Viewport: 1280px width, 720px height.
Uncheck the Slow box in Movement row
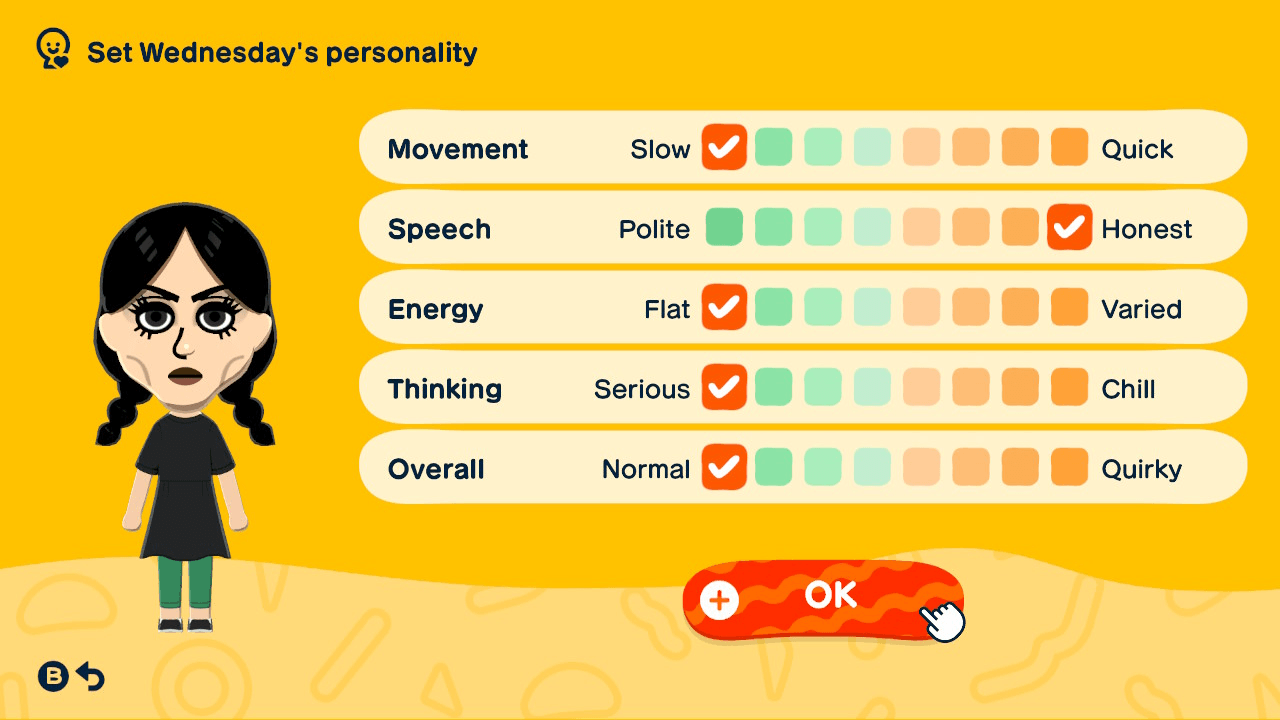[x=723, y=147]
